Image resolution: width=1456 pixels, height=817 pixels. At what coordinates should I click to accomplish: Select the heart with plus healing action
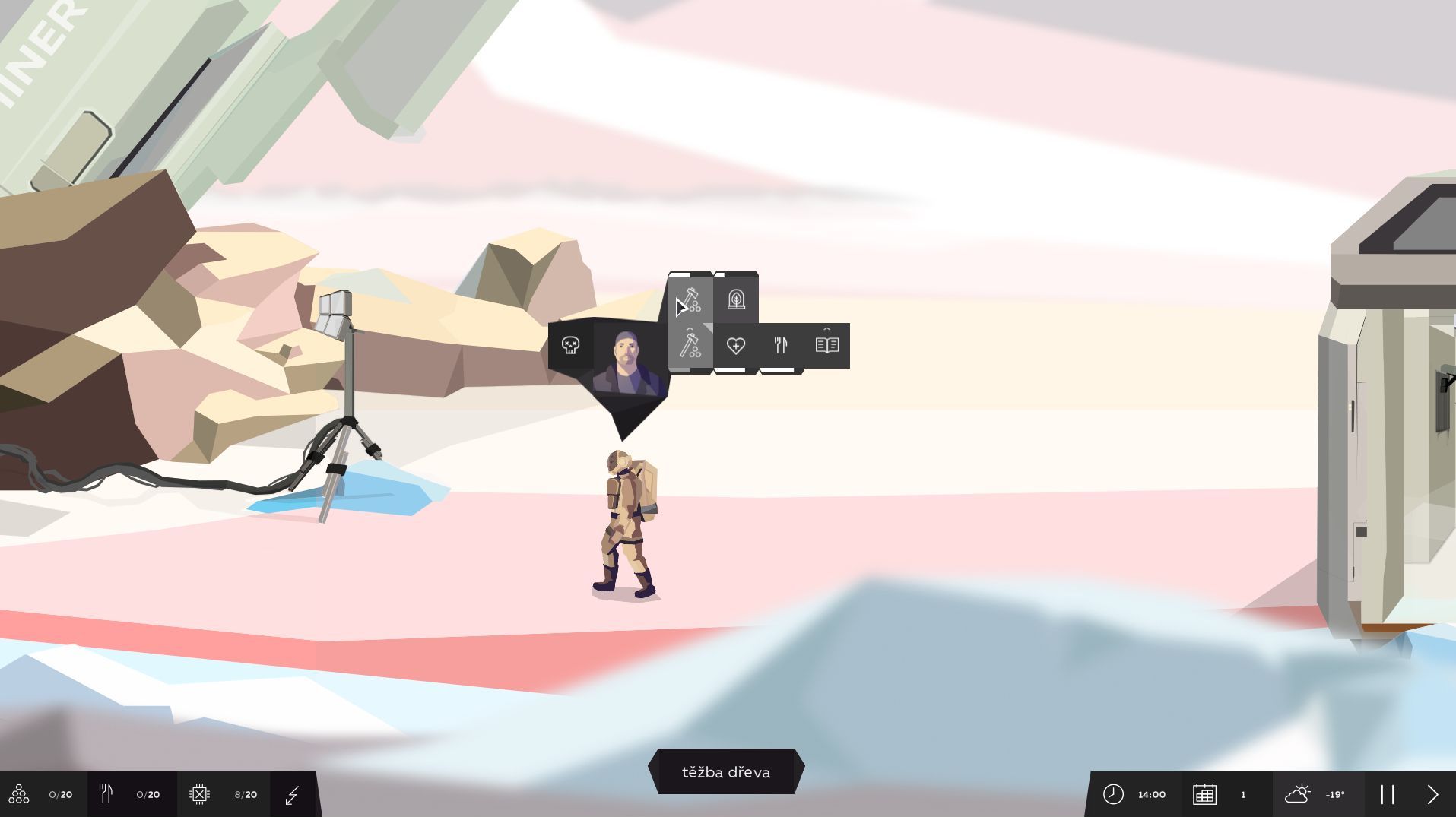click(736, 346)
